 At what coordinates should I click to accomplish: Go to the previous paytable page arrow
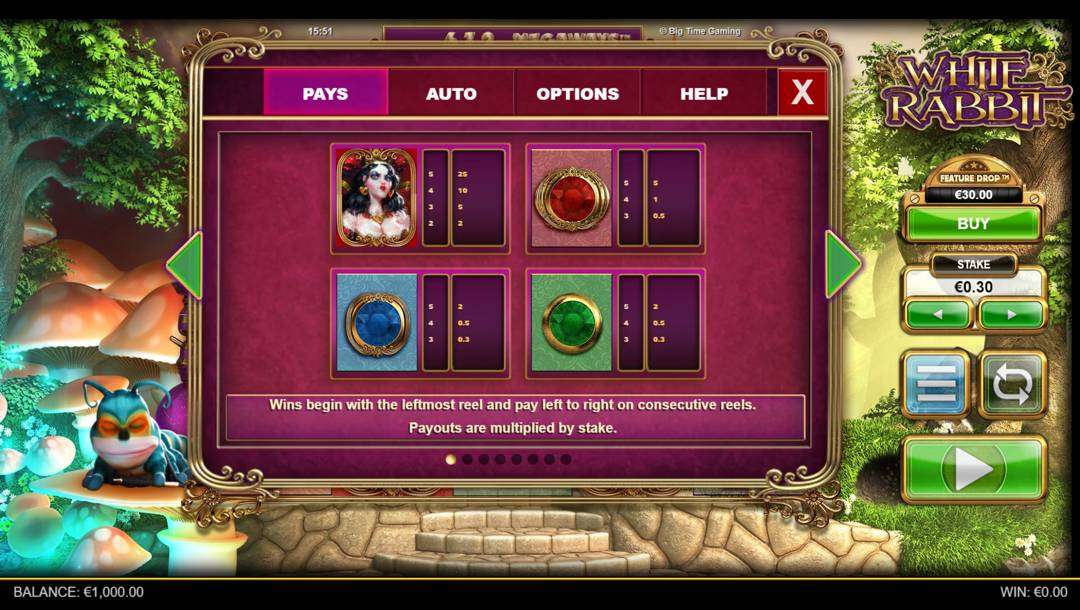click(x=184, y=265)
